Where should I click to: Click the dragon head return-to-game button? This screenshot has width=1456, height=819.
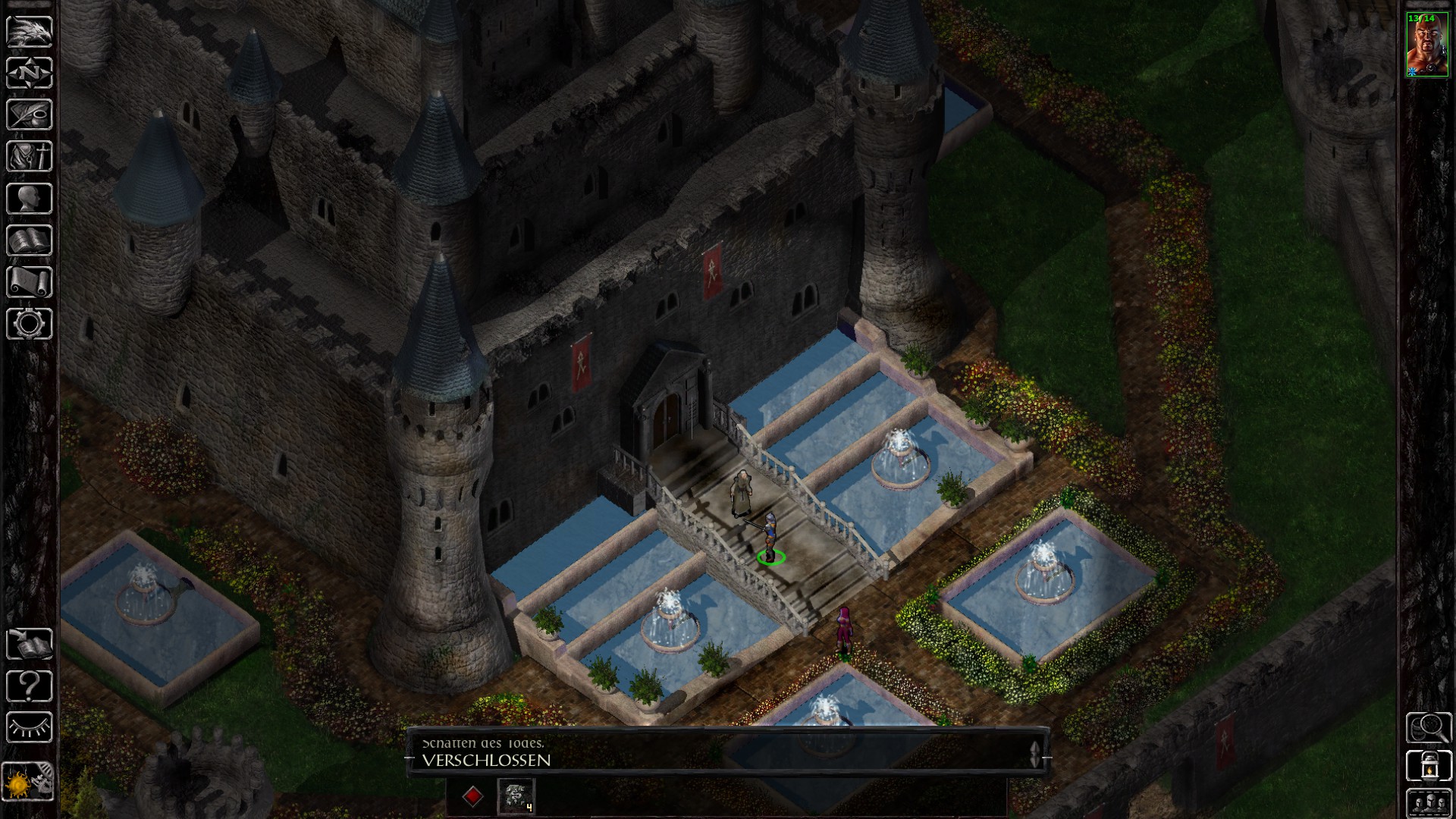click(30, 32)
